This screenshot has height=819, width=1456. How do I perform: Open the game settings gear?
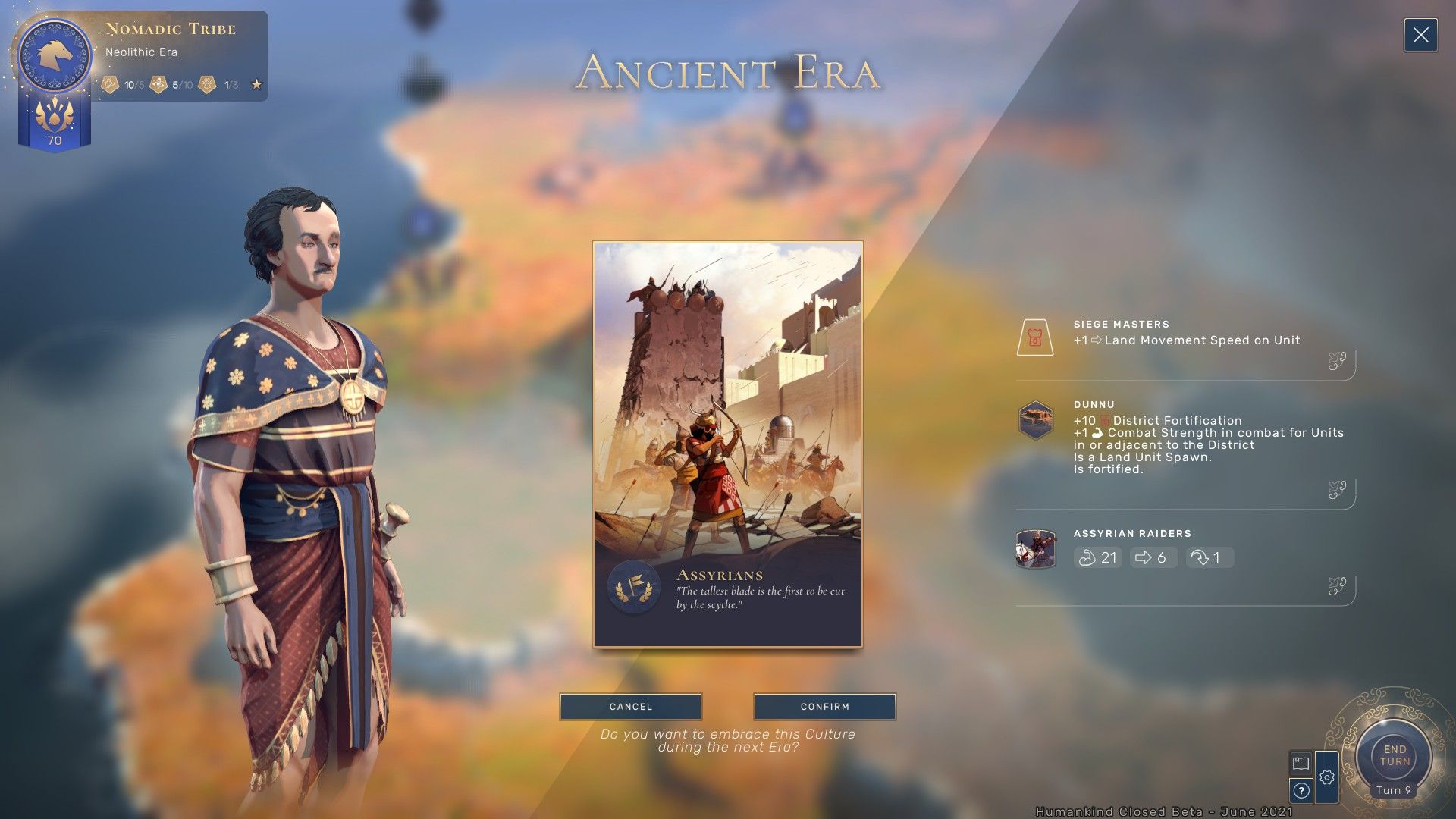(1326, 777)
